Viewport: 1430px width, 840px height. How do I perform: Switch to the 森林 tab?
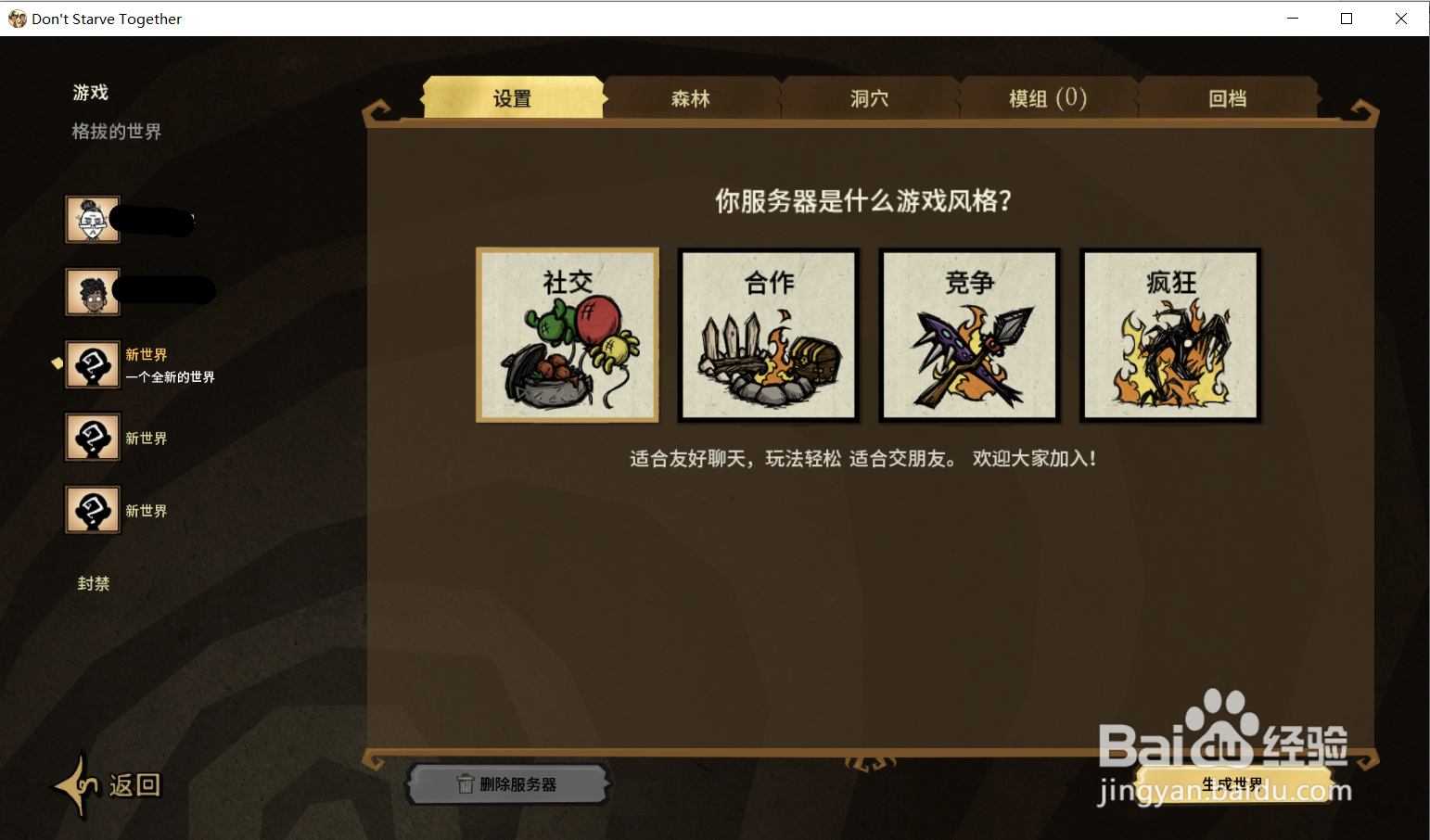coord(690,97)
